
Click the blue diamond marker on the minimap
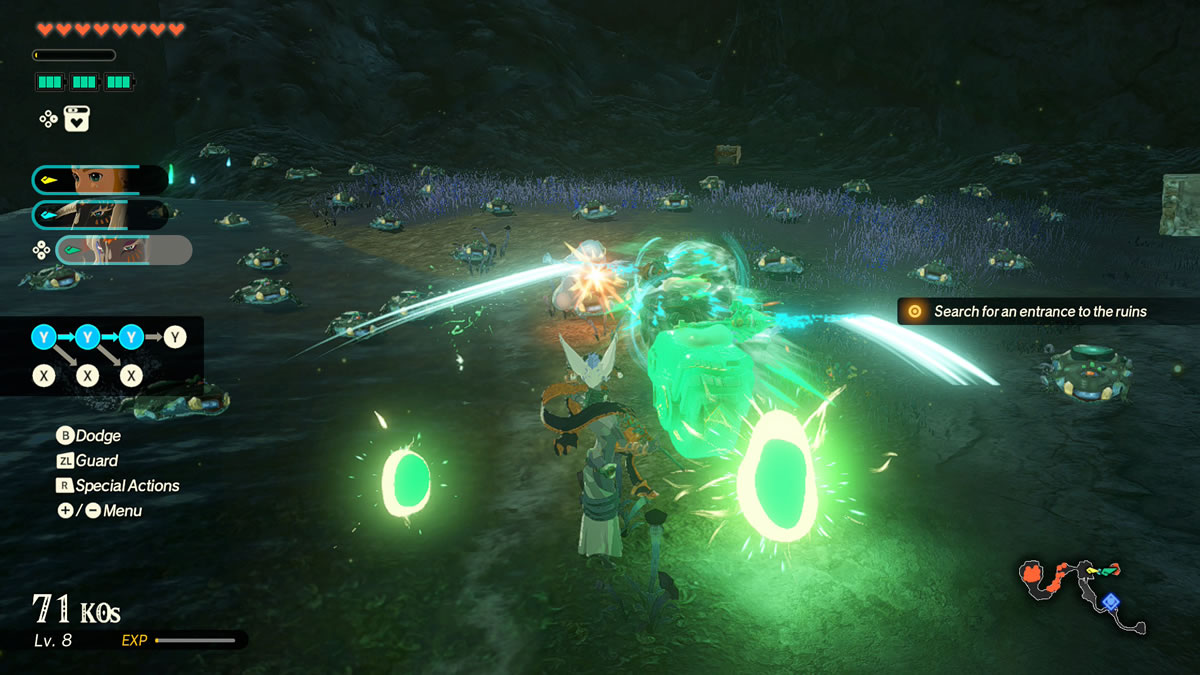click(1110, 601)
